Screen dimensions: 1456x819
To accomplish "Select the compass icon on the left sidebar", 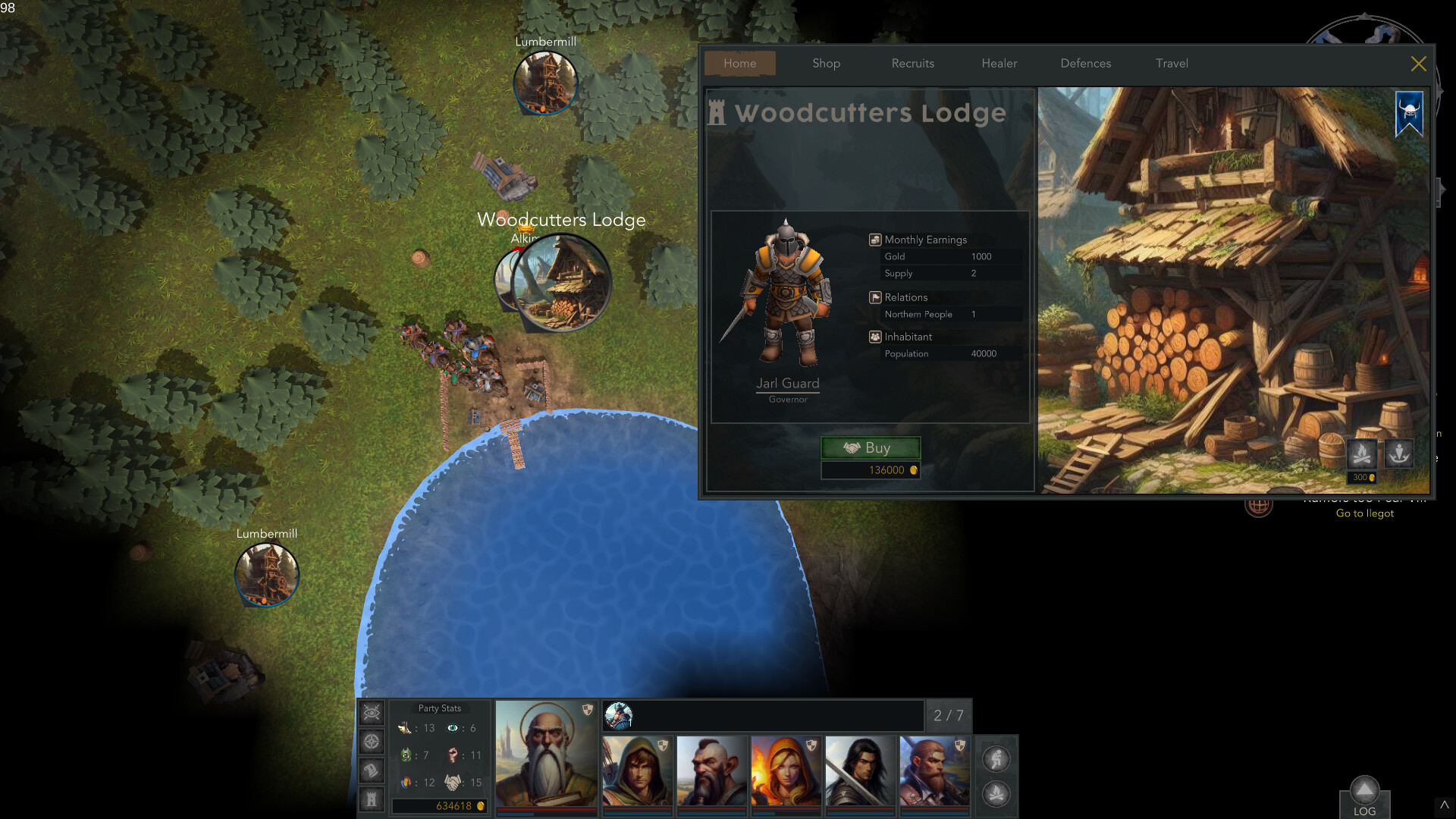I will [371, 741].
